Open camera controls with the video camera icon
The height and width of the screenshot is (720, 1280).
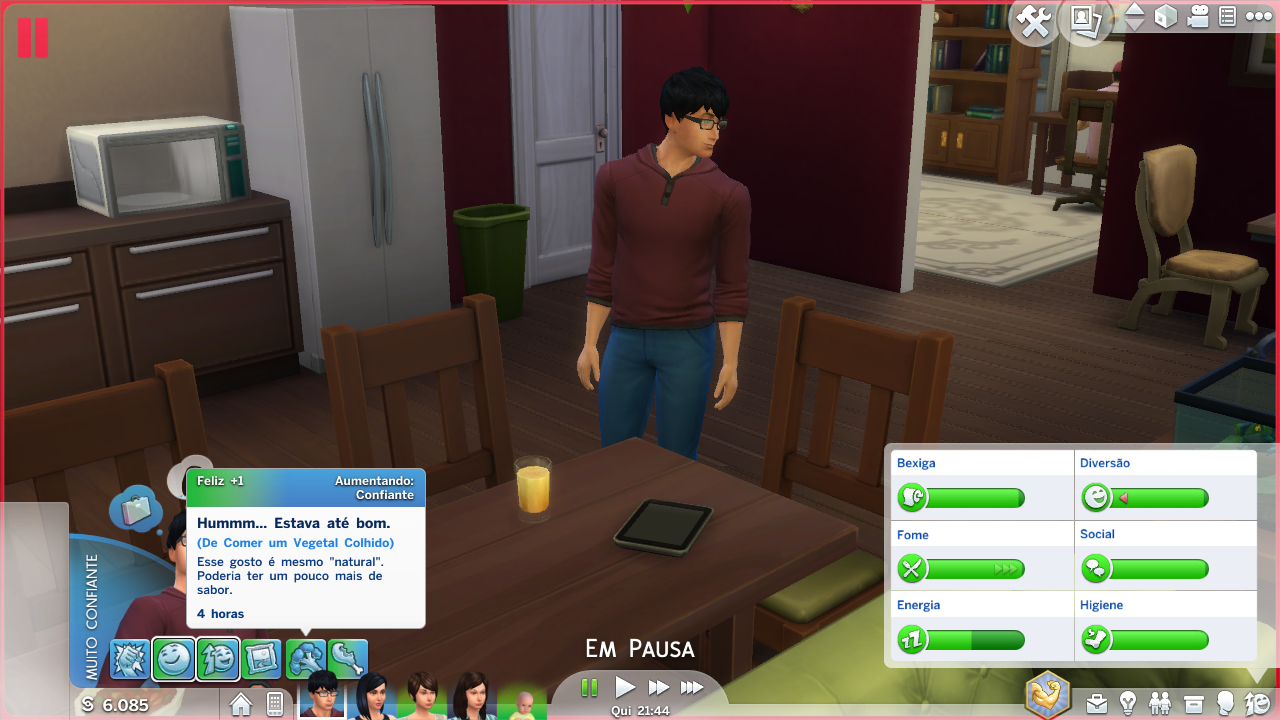pos(1198,17)
